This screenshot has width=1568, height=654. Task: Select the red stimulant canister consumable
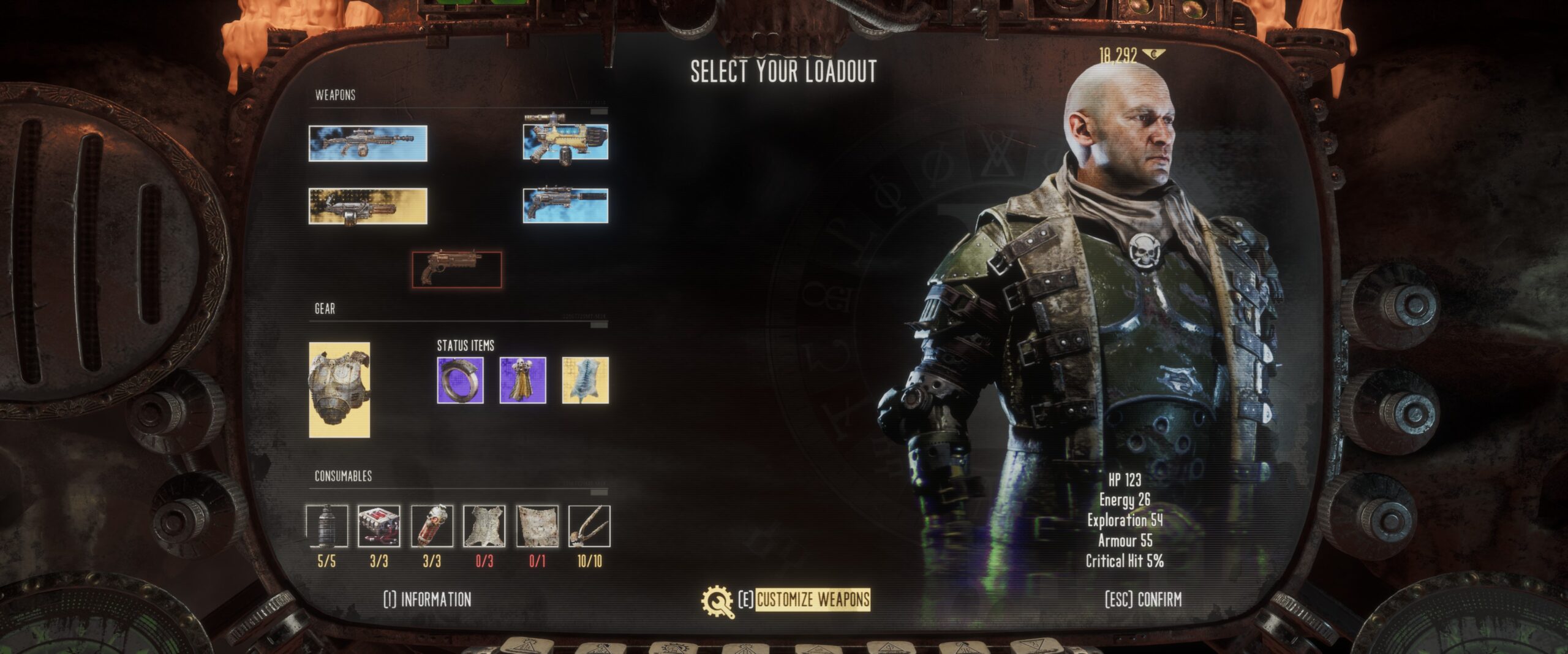432,526
